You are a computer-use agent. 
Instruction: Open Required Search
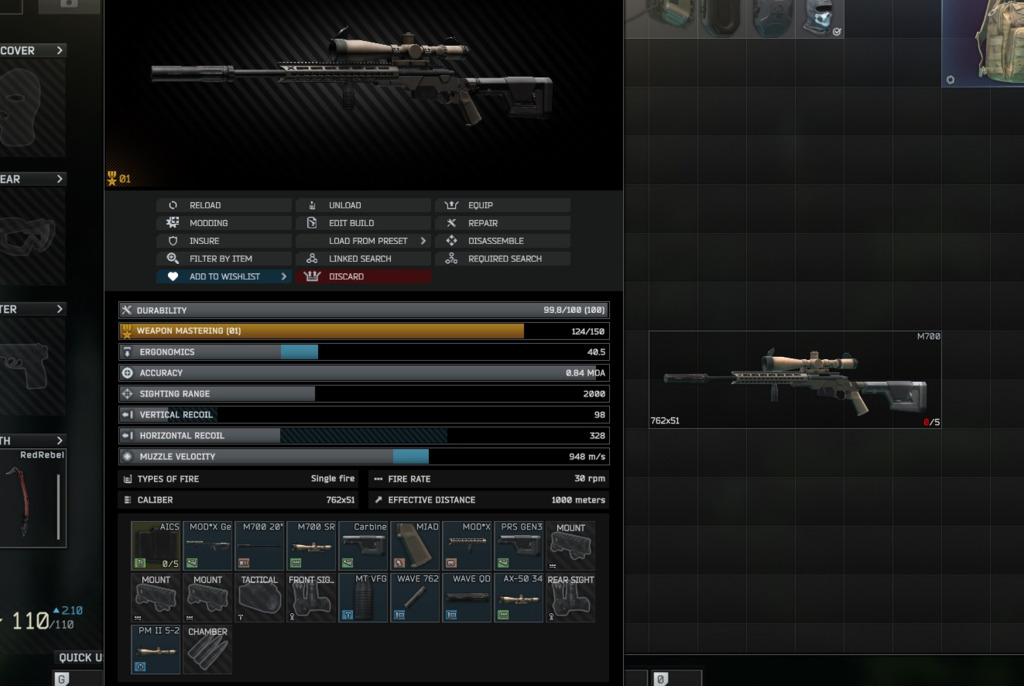tap(502, 259)
